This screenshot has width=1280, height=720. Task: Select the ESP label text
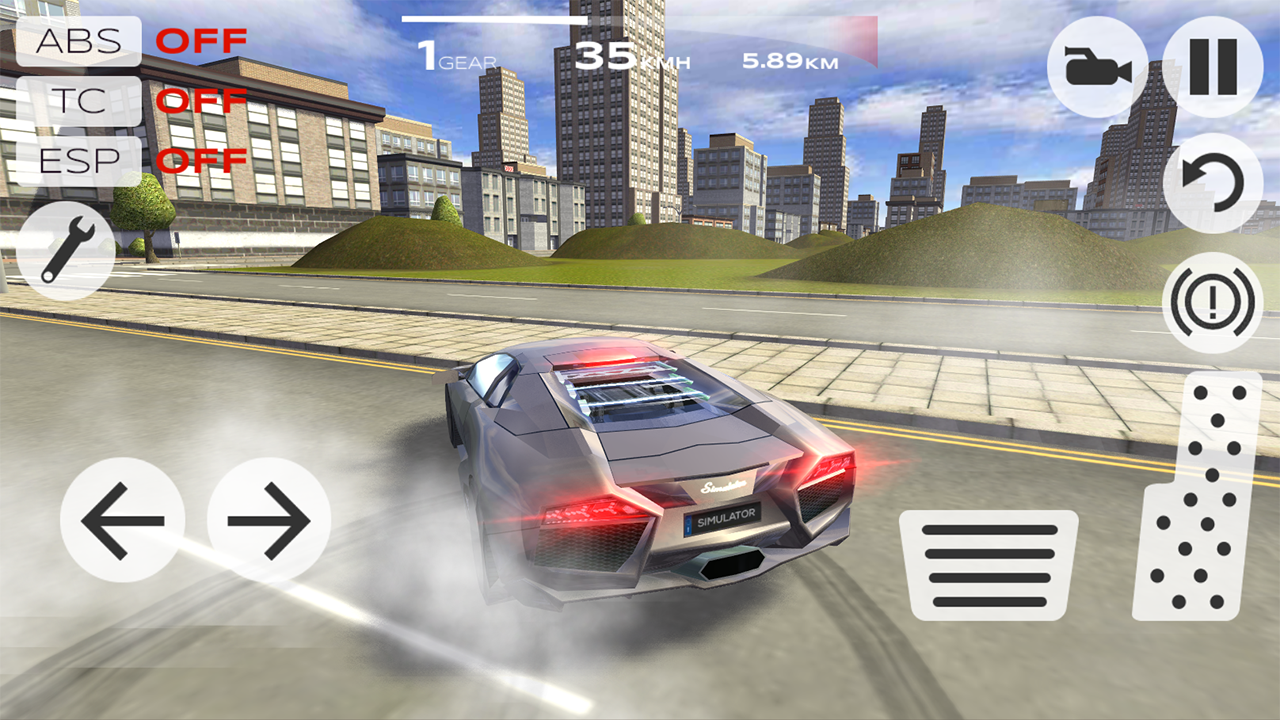point(80,158)
